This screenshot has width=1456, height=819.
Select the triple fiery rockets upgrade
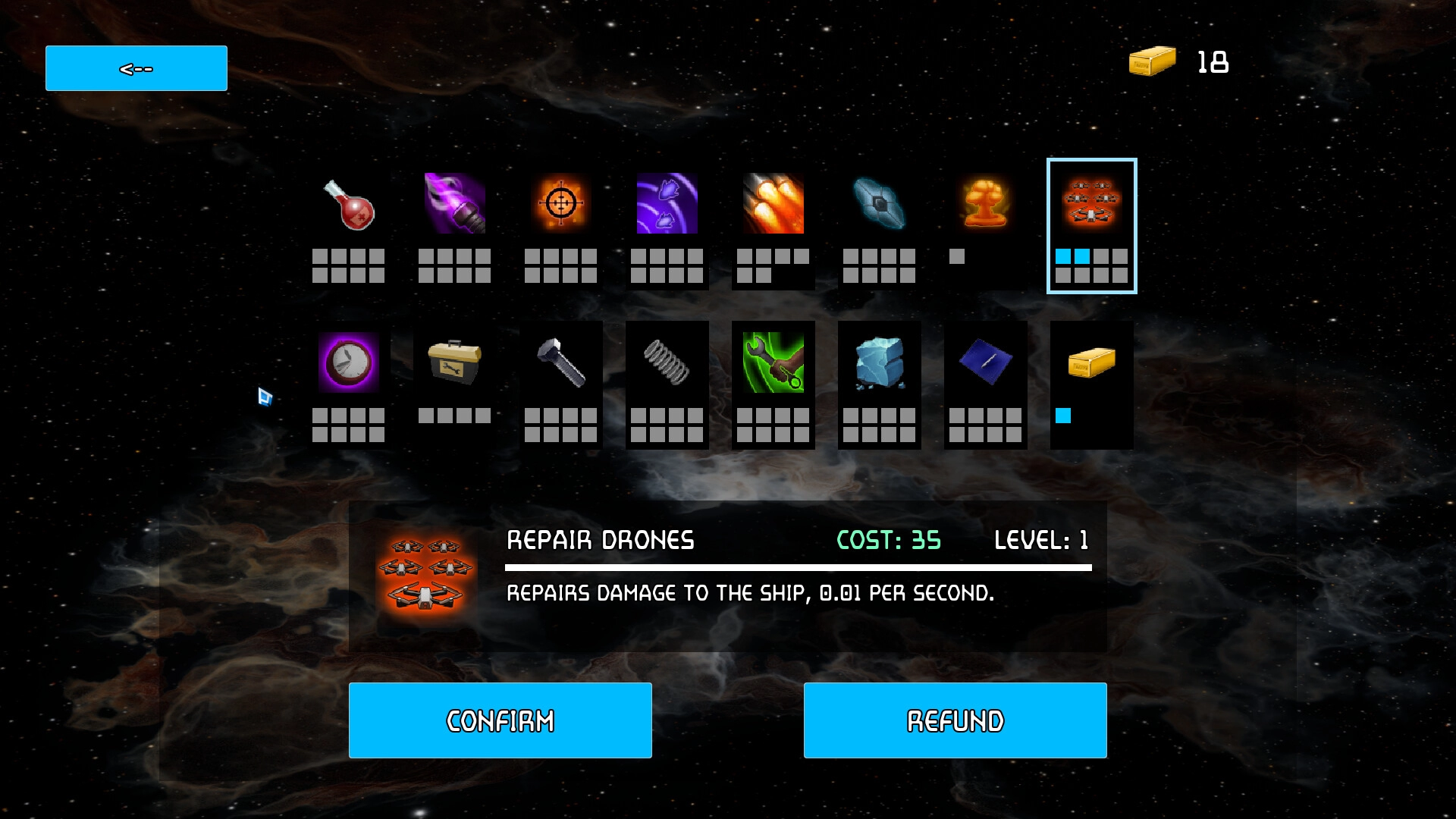click(x=773, y=203)
